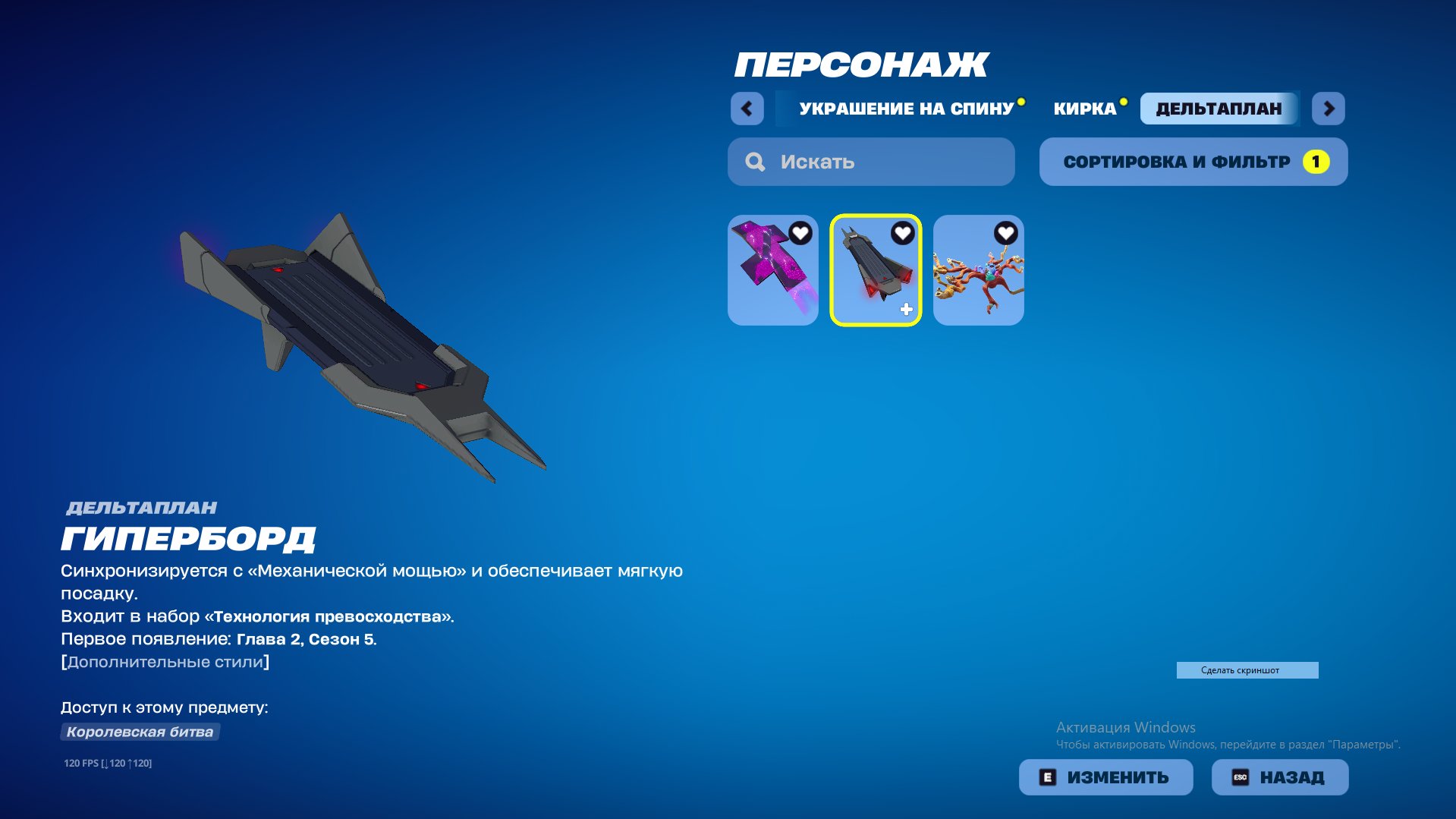
Task: Select the purple glider thumbnail
Action: [x=772, y=271]
